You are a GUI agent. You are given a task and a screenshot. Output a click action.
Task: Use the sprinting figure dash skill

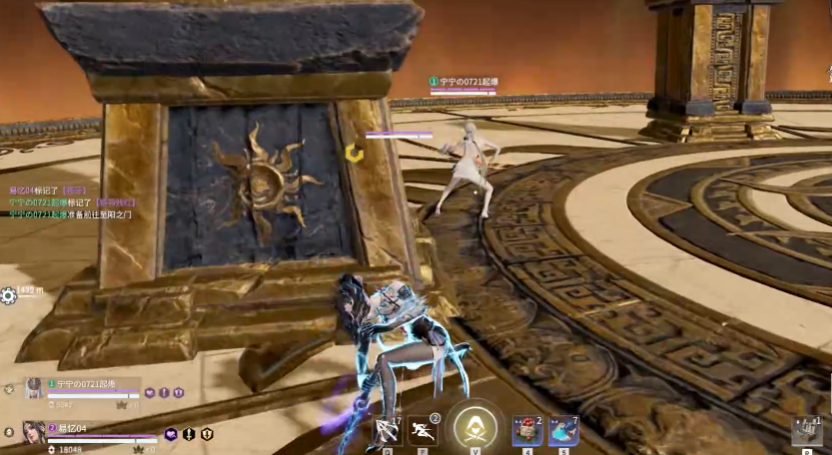422,430
